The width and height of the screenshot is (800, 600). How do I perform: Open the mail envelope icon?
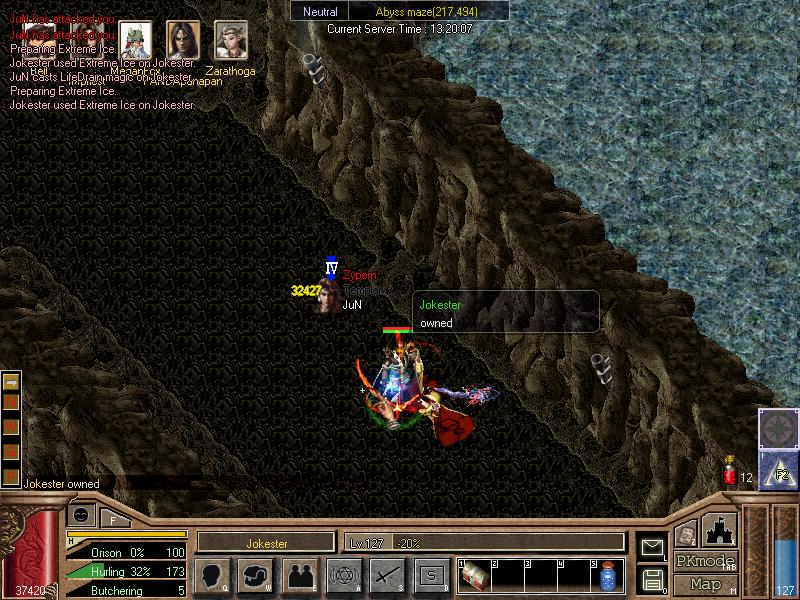click(651, 547)
